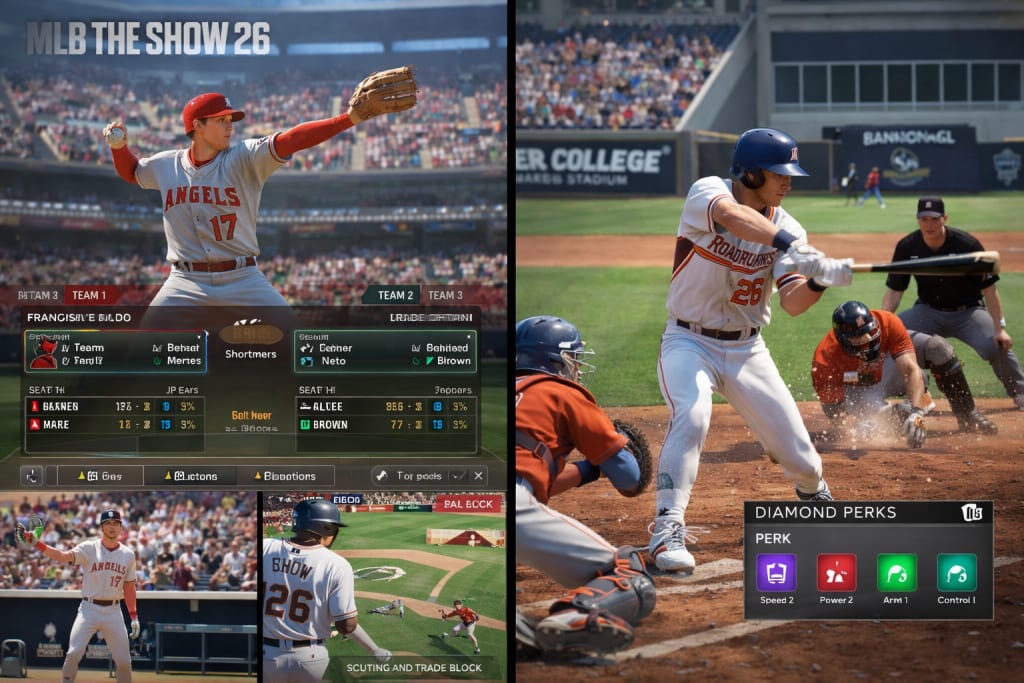The image size is (1024, 683).
Task: Select the right team card listing Neto
Action: (385, 353)
